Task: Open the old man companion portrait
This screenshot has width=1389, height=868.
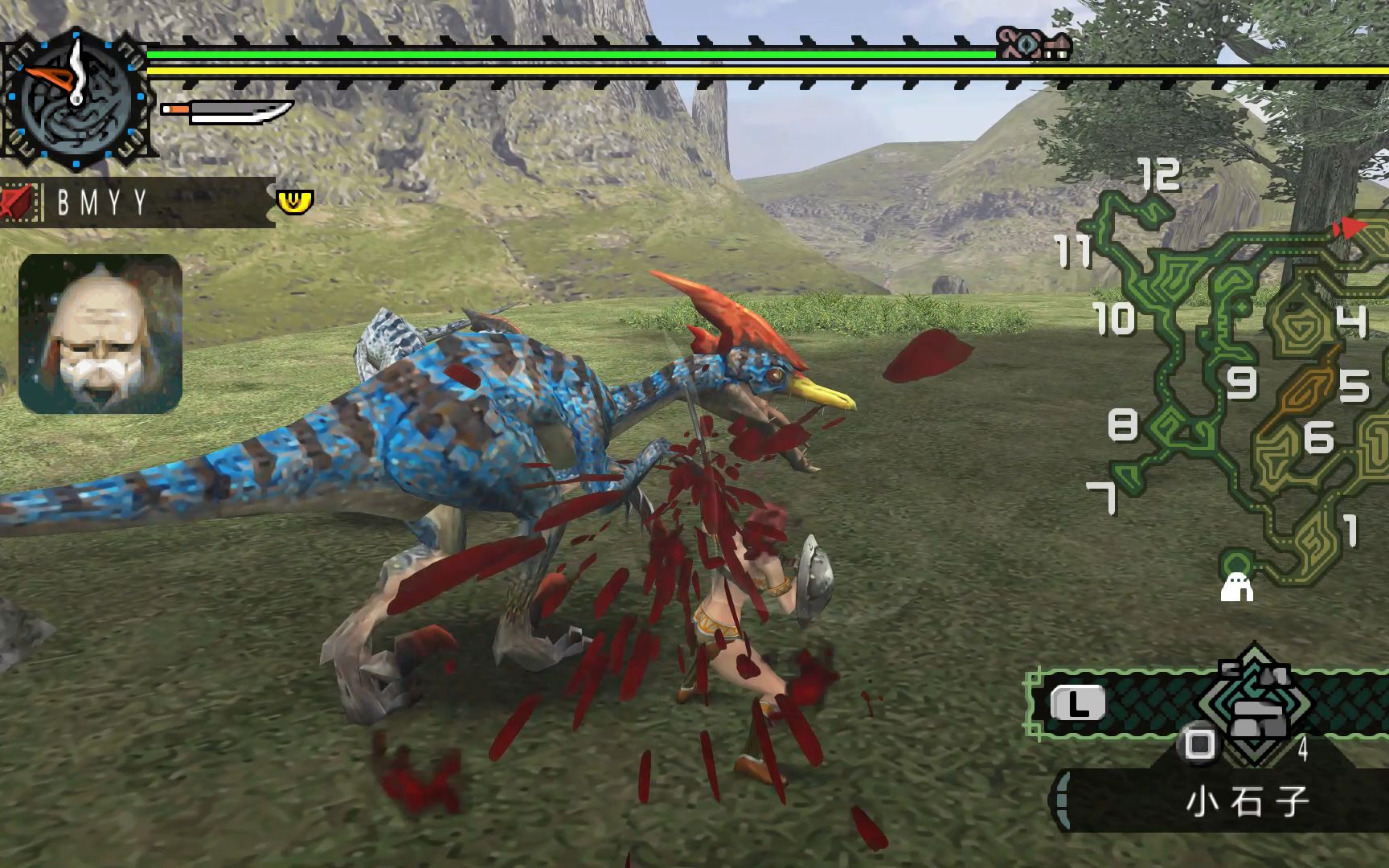Action: tap(100, 334)
